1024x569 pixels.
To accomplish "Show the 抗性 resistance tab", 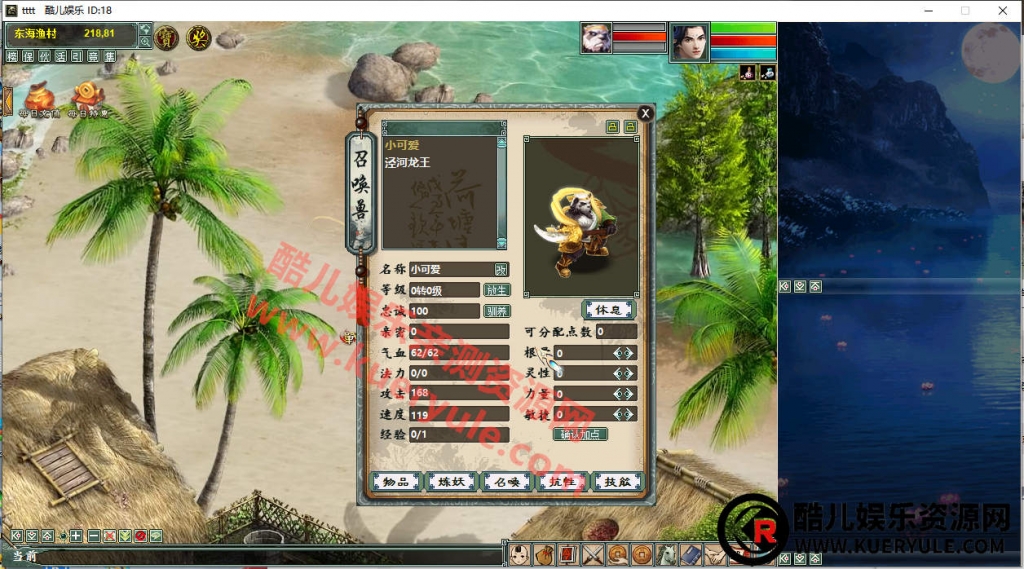I will (x=561, y=482).
